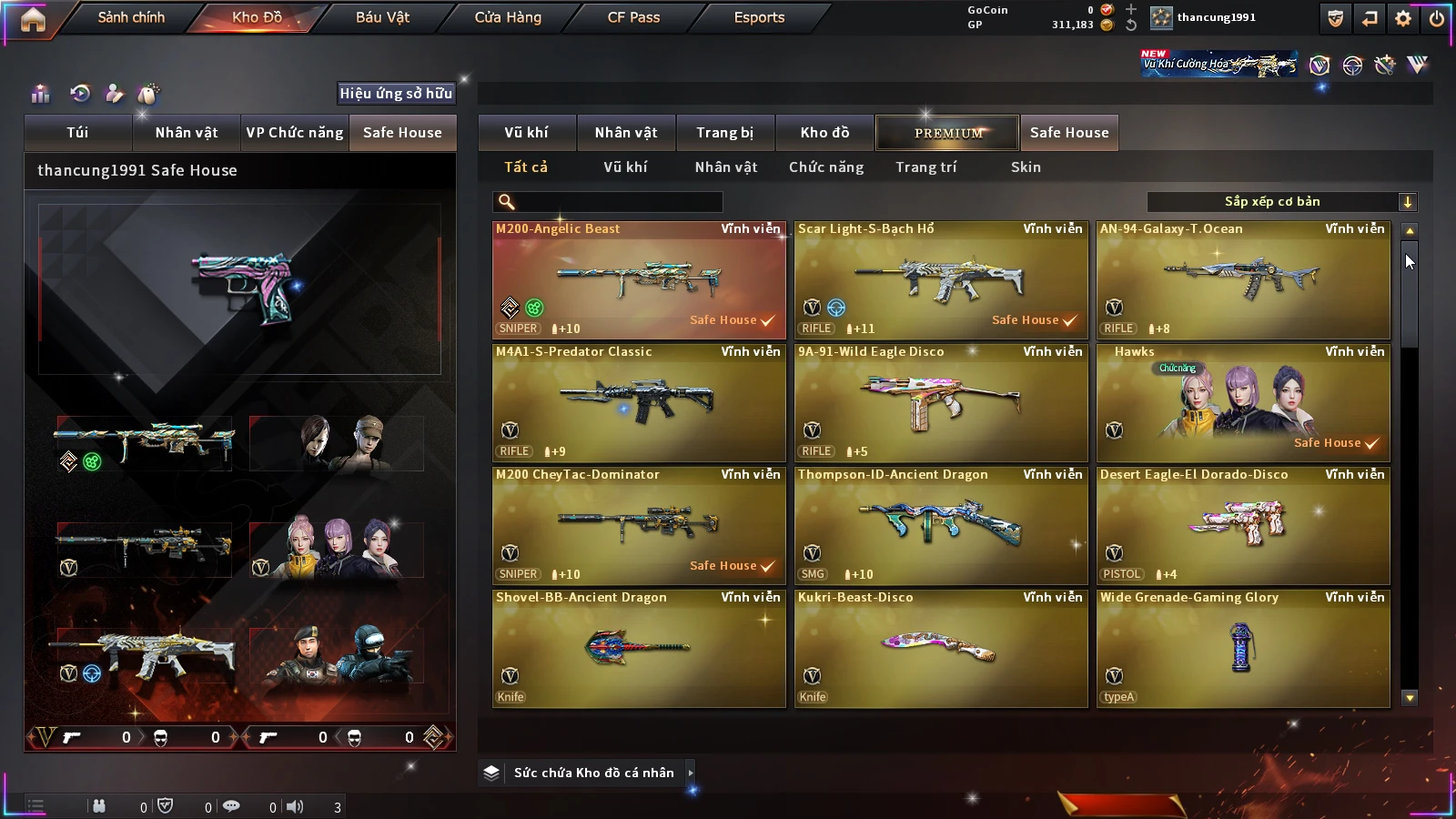Click the power exit button
The height and width of the screenshot is (819, 1456).
(x=1436, y=18)
